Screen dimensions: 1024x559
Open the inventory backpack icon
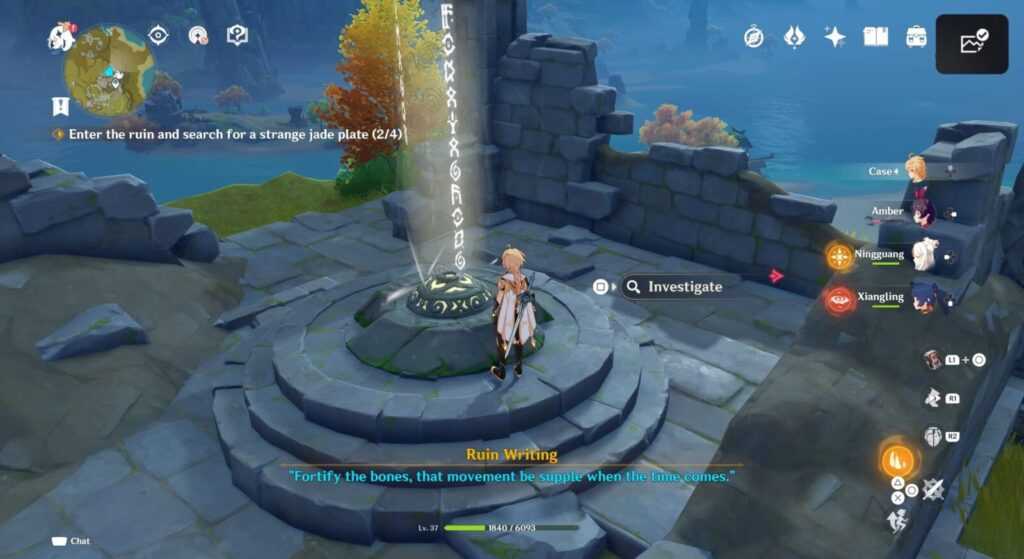[x=916, y=37]
